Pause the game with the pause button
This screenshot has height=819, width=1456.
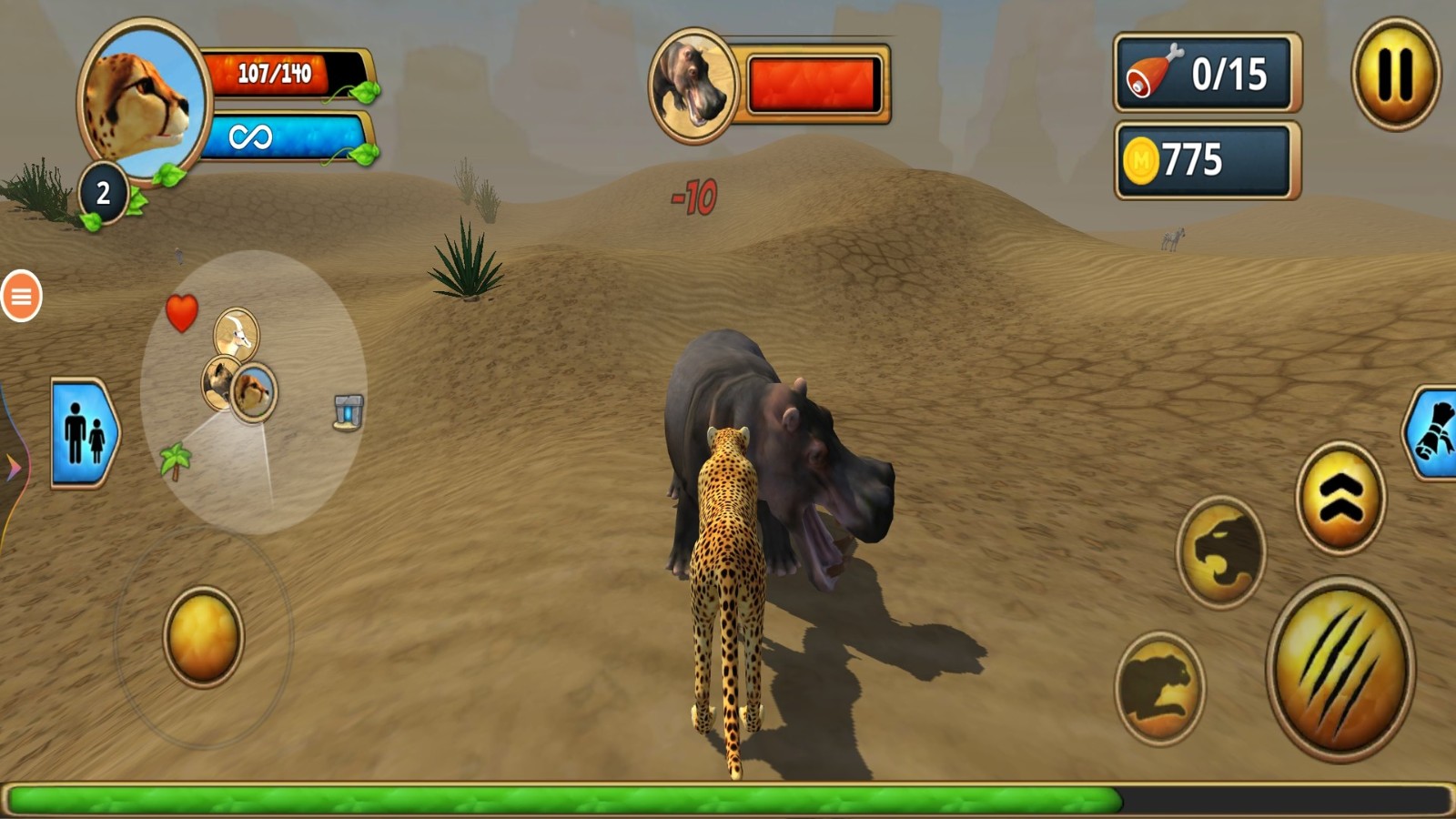[1395, 74]
